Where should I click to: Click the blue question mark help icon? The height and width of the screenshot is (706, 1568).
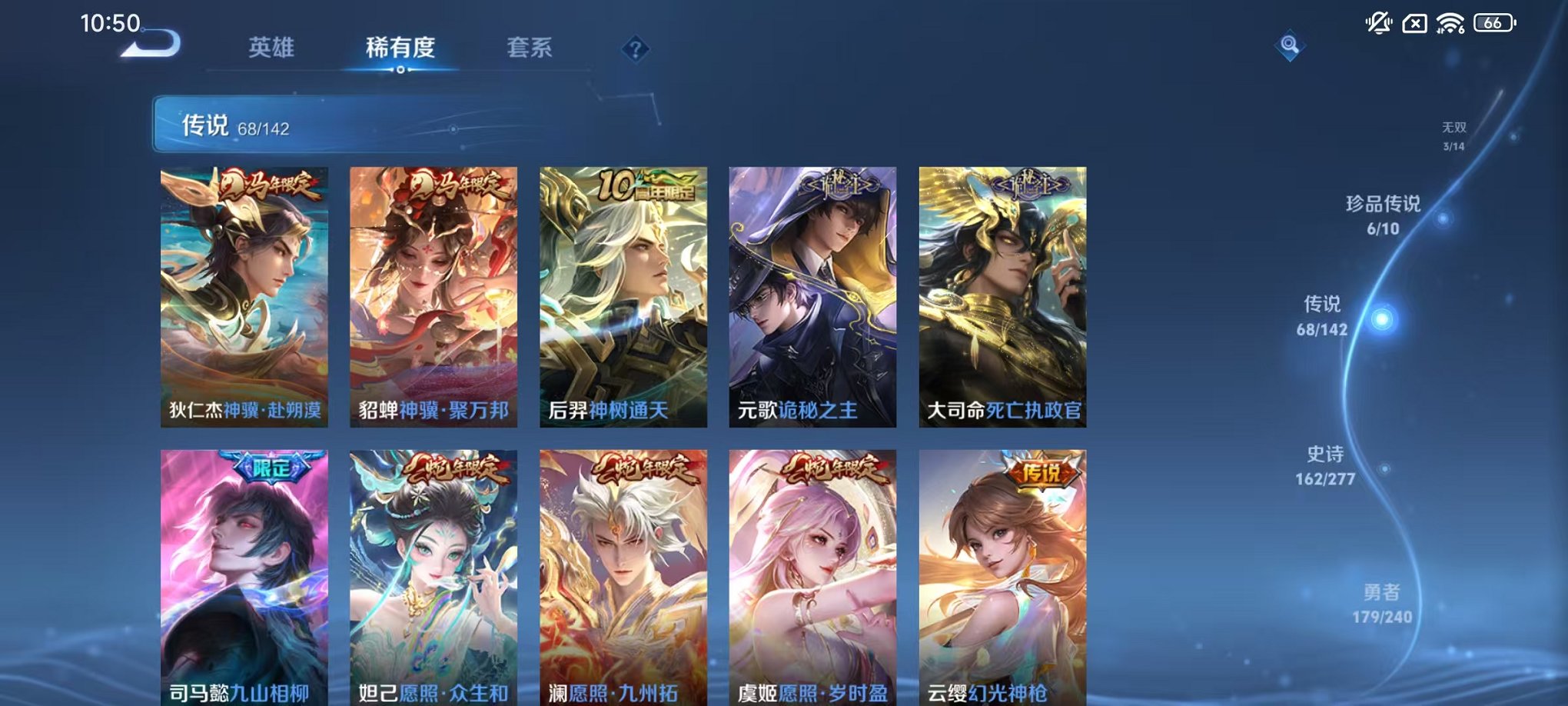[635, 50]
